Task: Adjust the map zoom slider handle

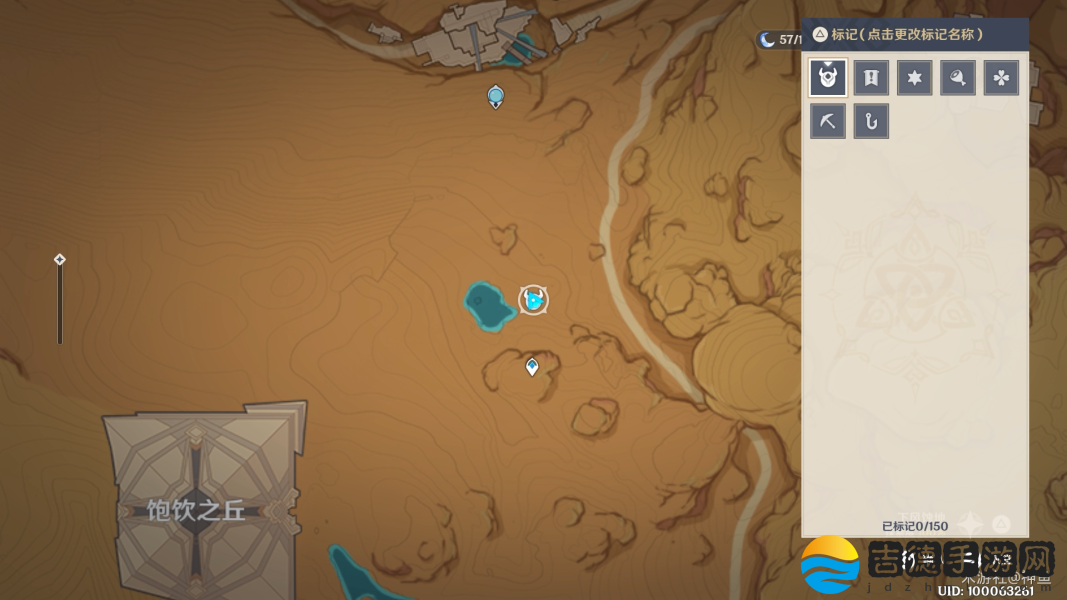Action: point(60,260)
